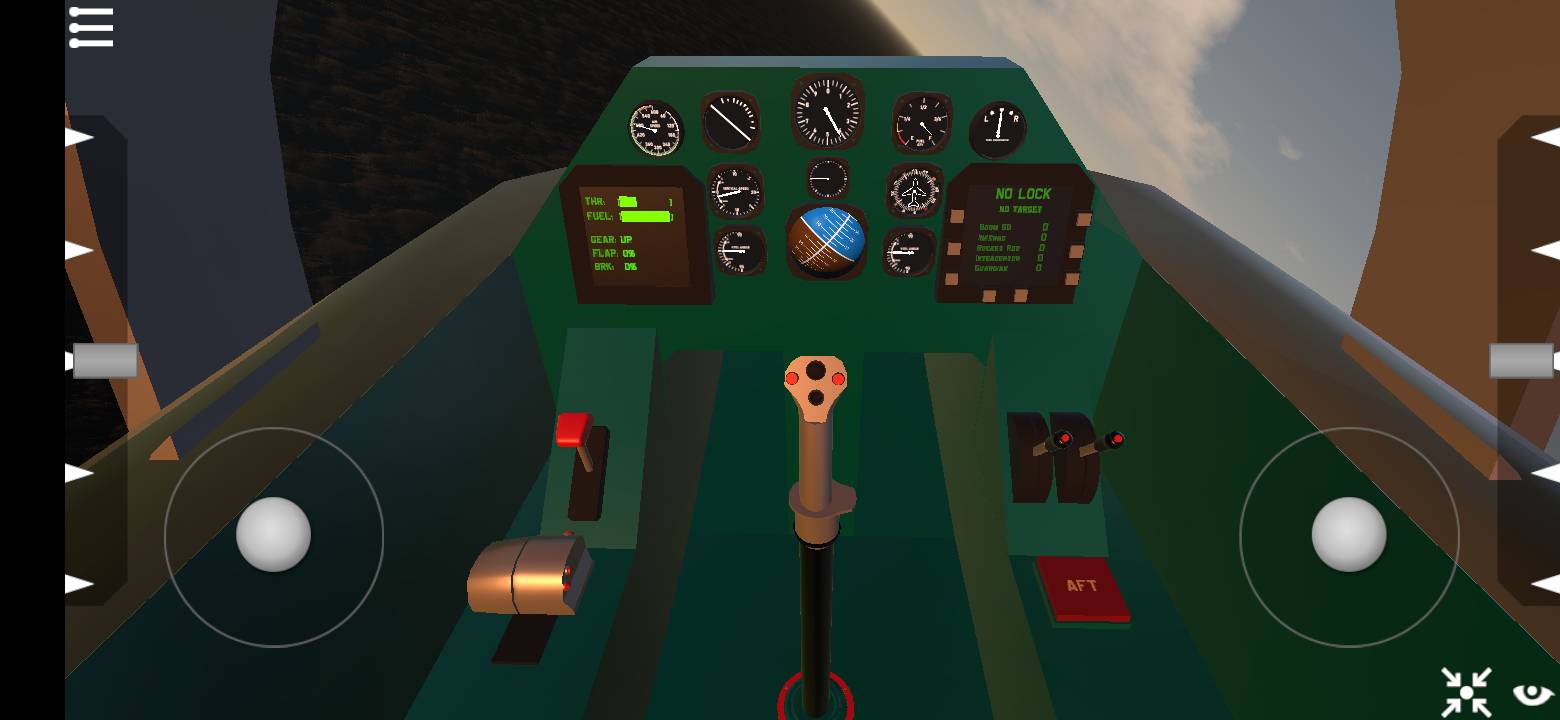Click the right-hand slider's gray handle
This screenshot has height=720, width=1560.
[1521, 361]
